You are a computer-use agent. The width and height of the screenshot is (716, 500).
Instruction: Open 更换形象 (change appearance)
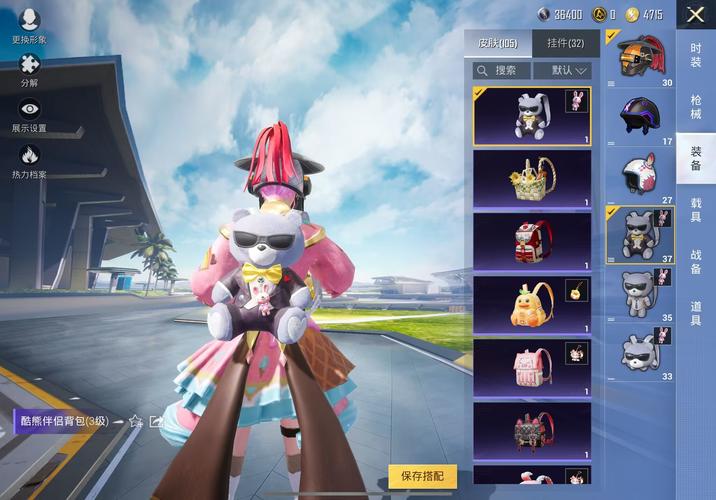(29, 23)
